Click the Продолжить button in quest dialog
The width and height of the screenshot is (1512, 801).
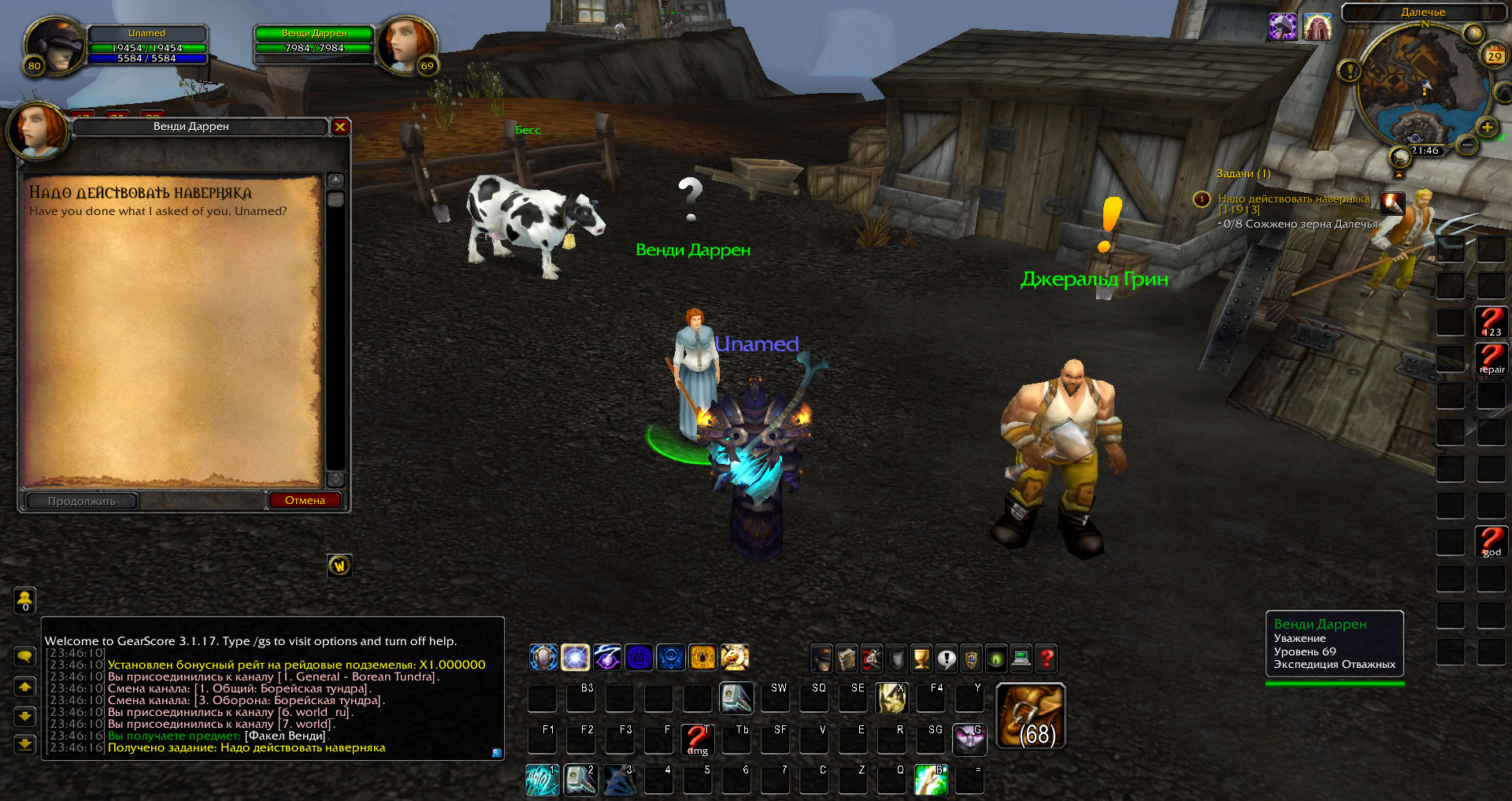click(x=82, y=501)
